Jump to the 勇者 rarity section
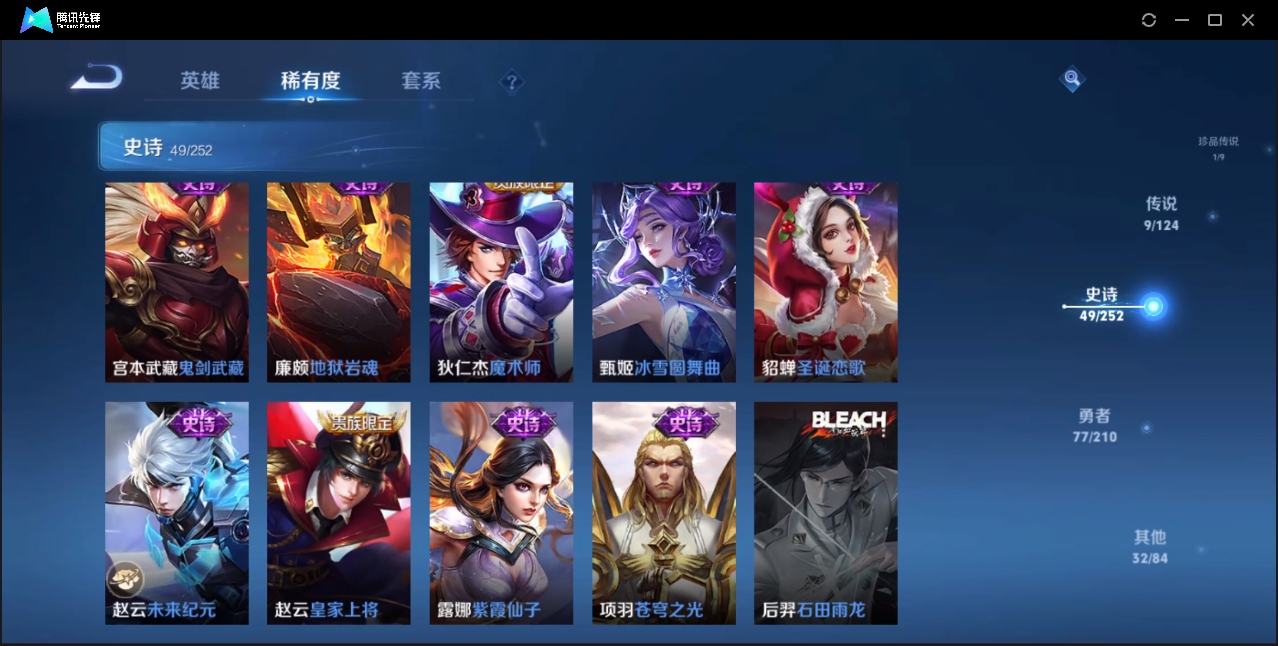The width and height of the screenshot is (1278, 646). 1095,425
